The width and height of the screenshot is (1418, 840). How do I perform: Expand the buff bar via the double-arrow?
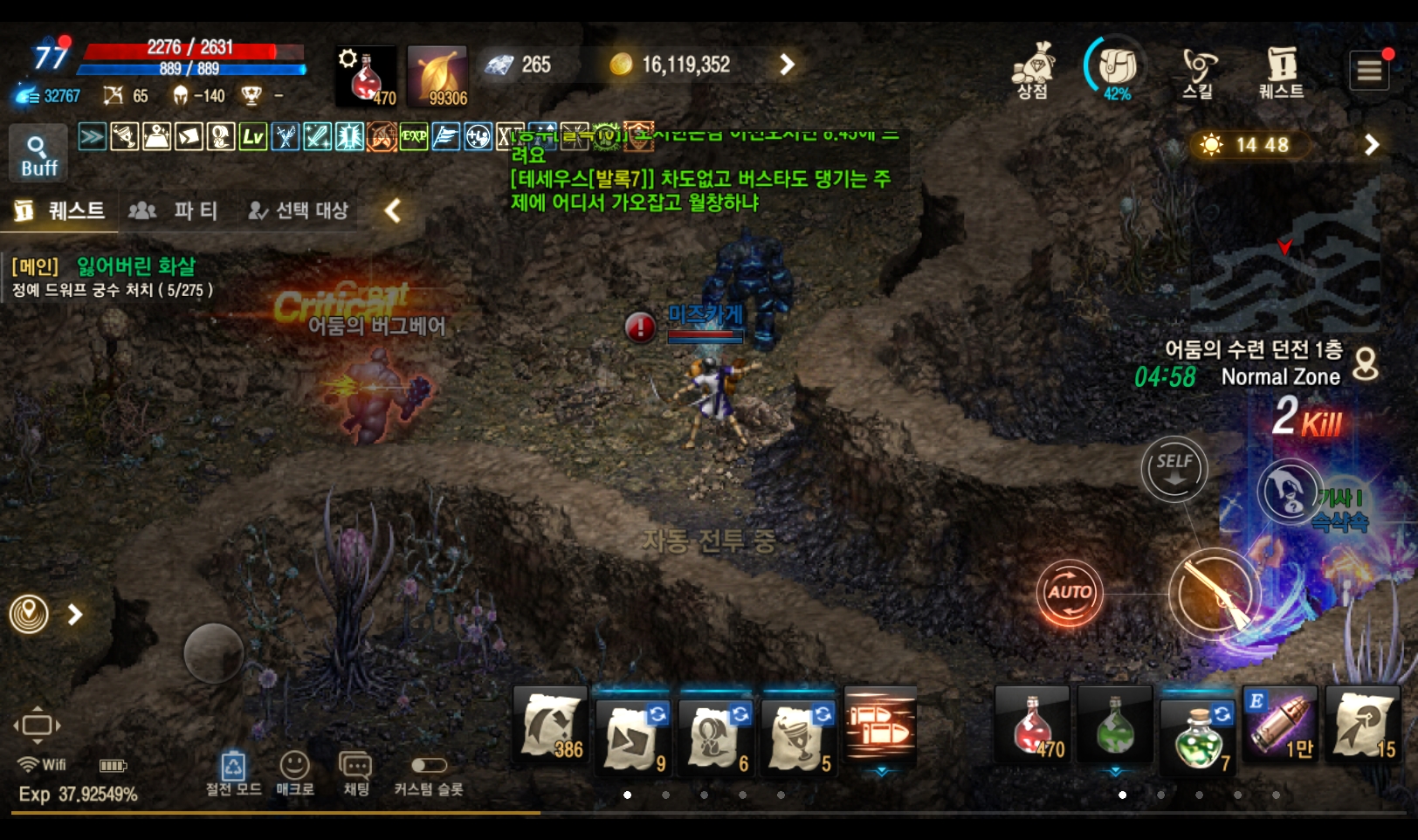coord(91,137)
